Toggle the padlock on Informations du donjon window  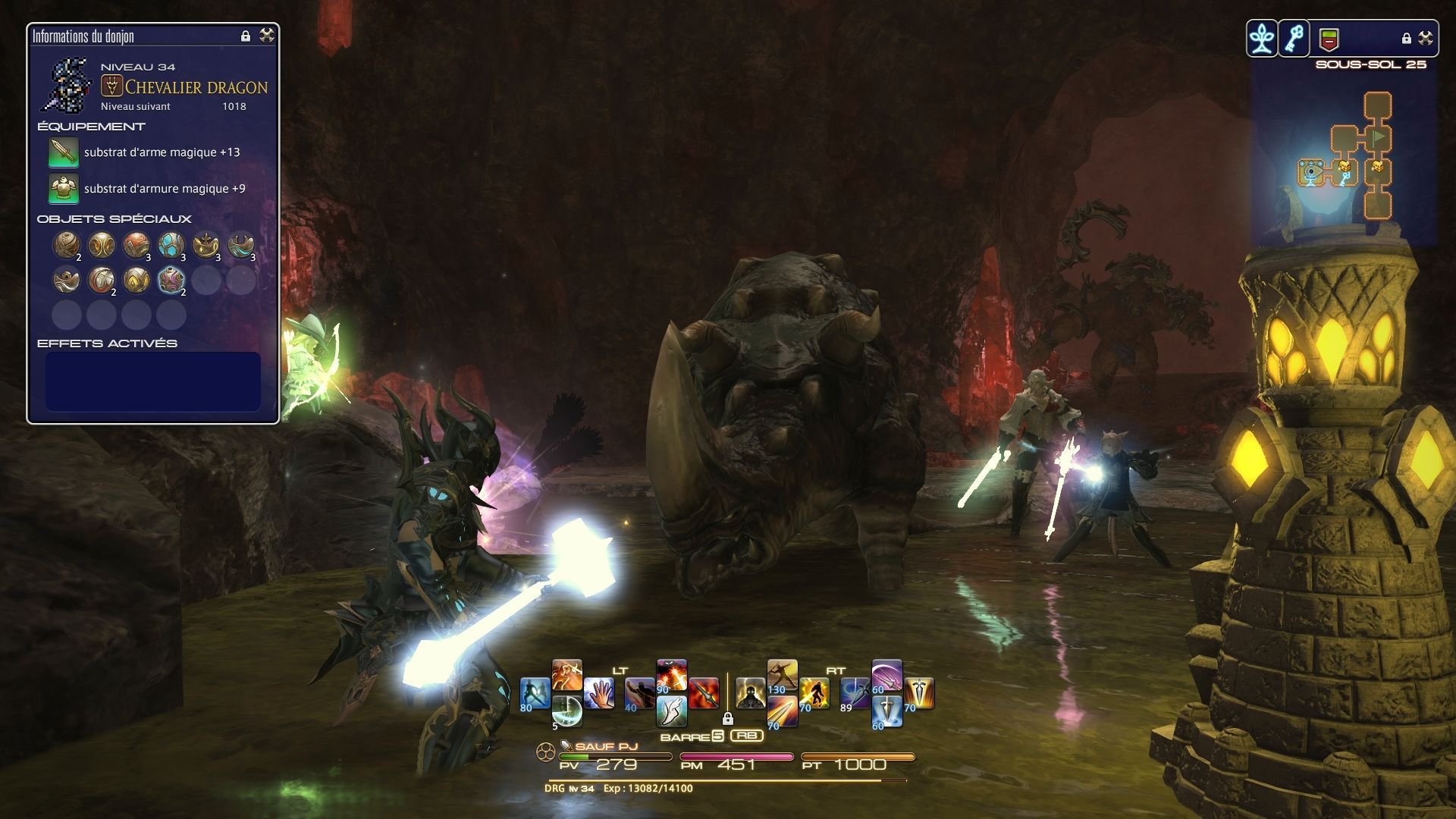[244, 36]
